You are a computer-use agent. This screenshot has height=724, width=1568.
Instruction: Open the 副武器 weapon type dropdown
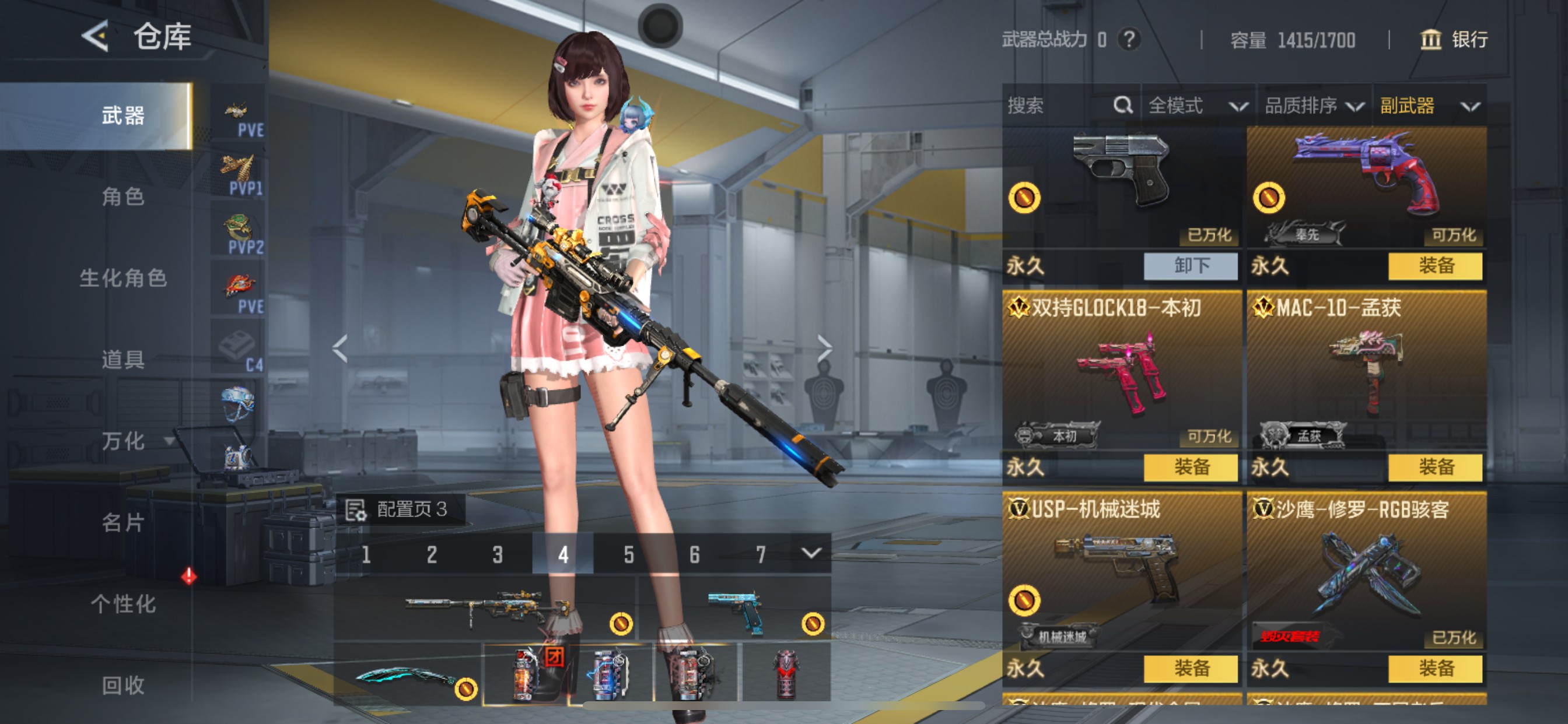coord(1429,106)
